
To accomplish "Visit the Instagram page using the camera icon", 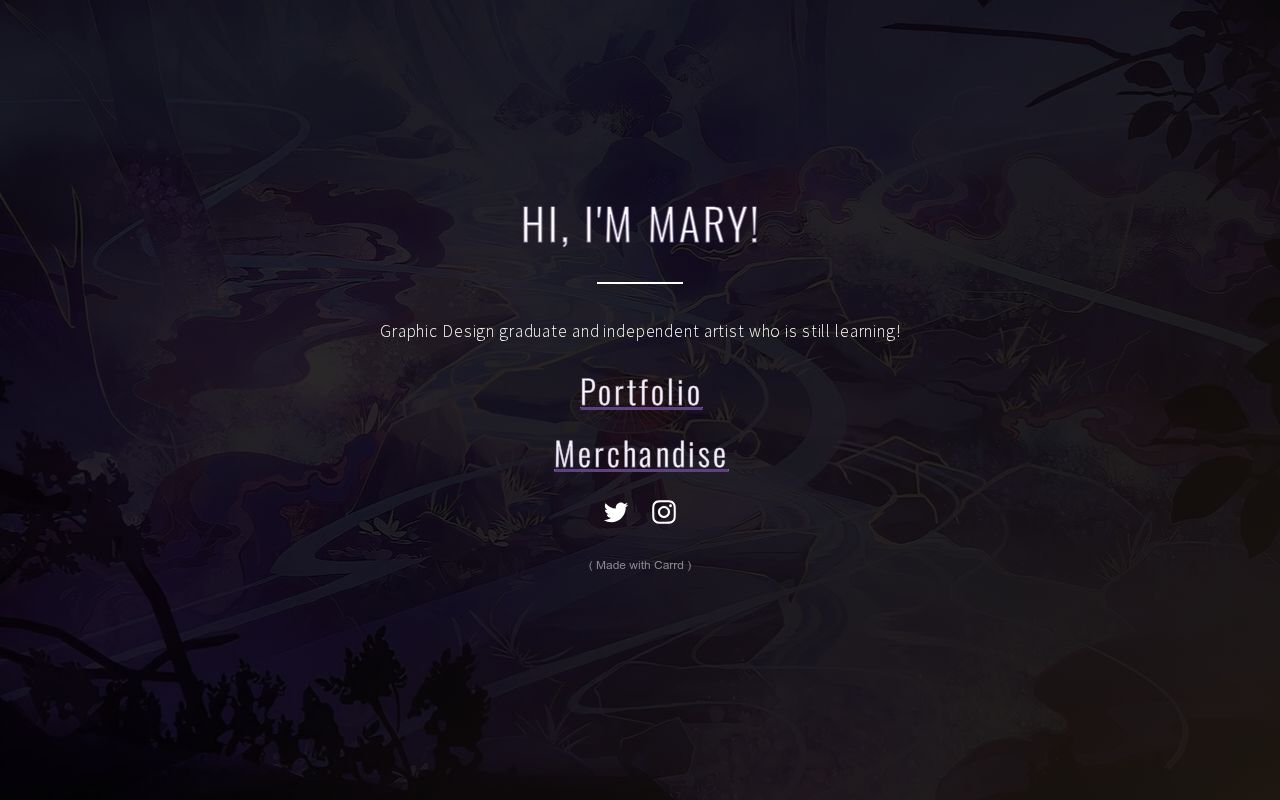I will (x=664, y=511).
